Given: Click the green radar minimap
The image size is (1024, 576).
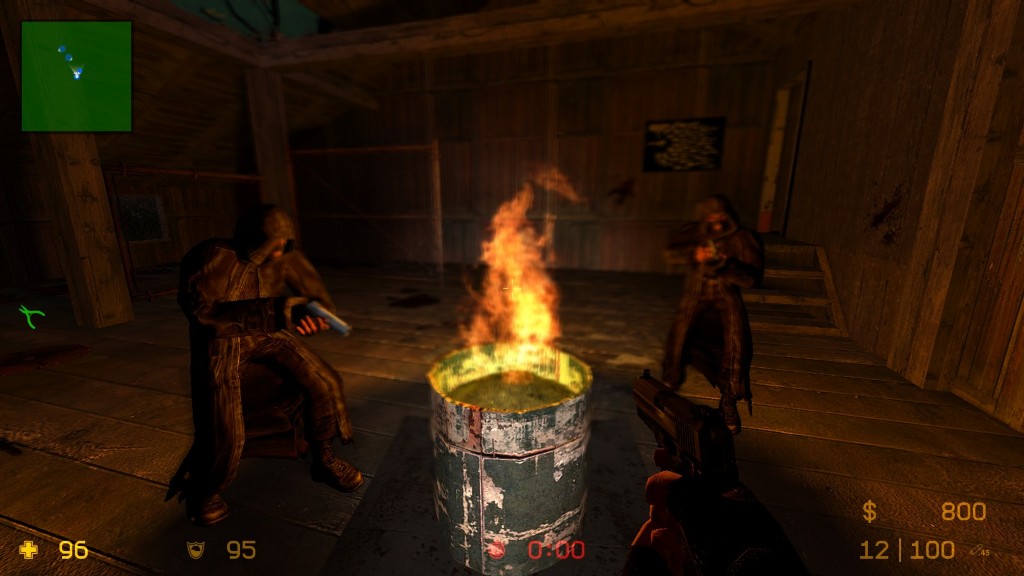Looking at the screenshot, I should click(x=76, y=76).
